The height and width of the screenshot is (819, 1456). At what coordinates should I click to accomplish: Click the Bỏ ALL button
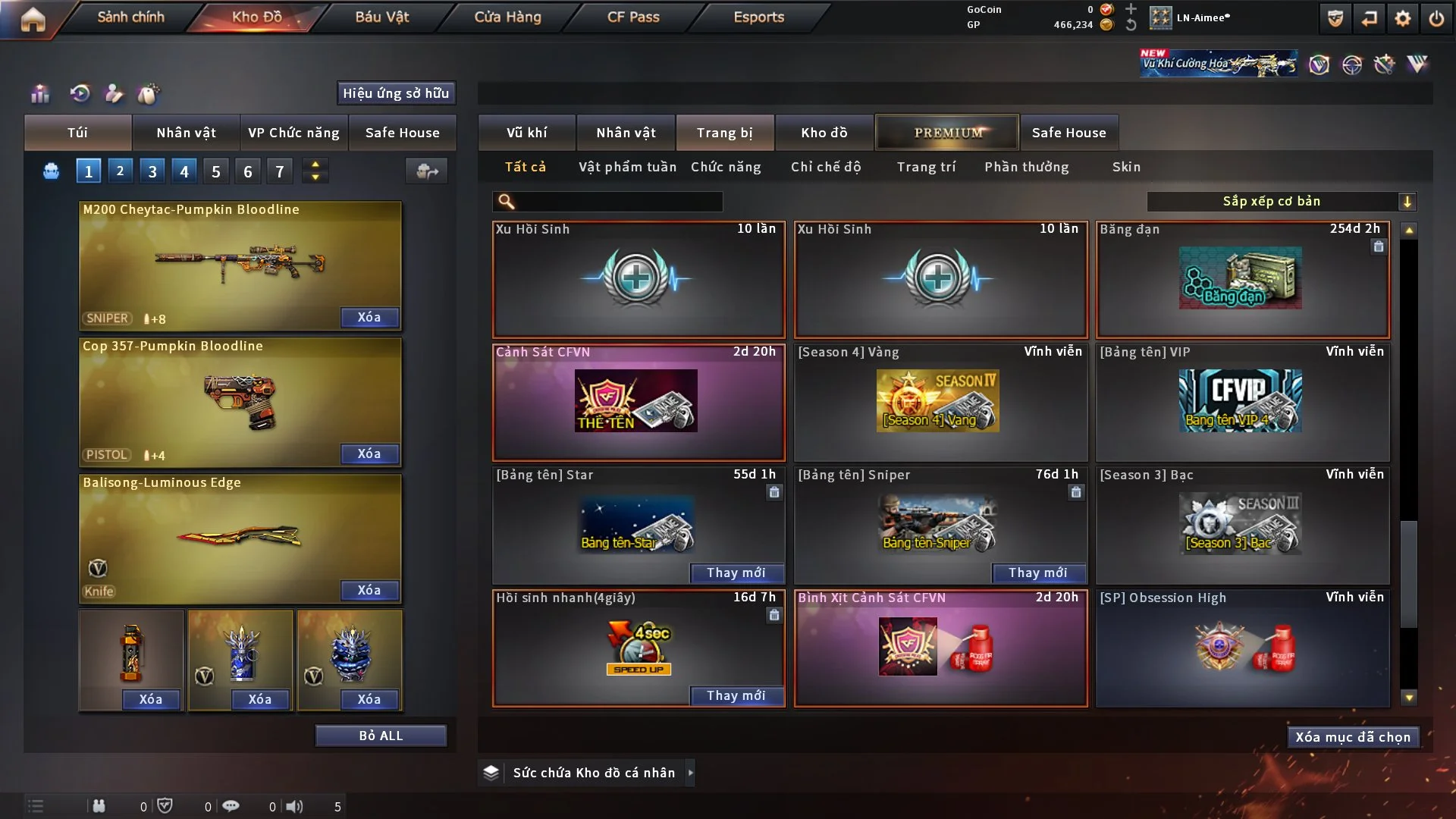coord(381,736)
